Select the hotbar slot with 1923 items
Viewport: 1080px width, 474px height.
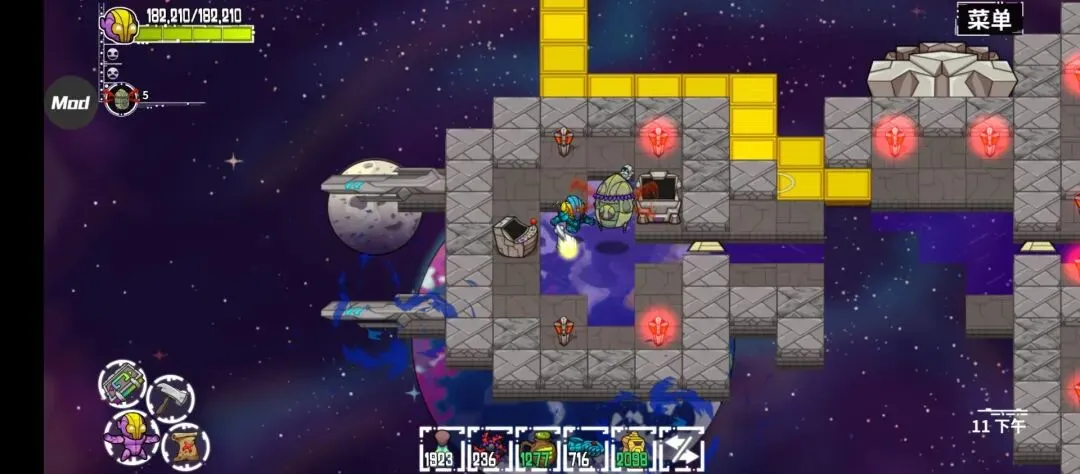tap(441, 449)
